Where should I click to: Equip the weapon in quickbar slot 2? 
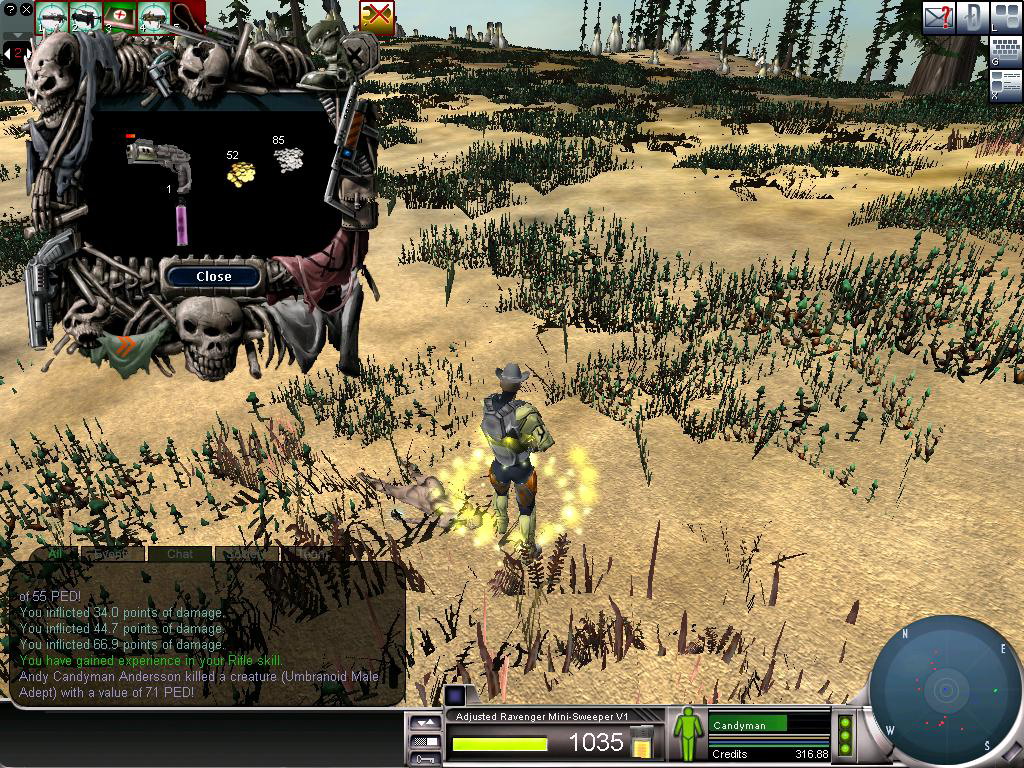click(x=86, y=16)
